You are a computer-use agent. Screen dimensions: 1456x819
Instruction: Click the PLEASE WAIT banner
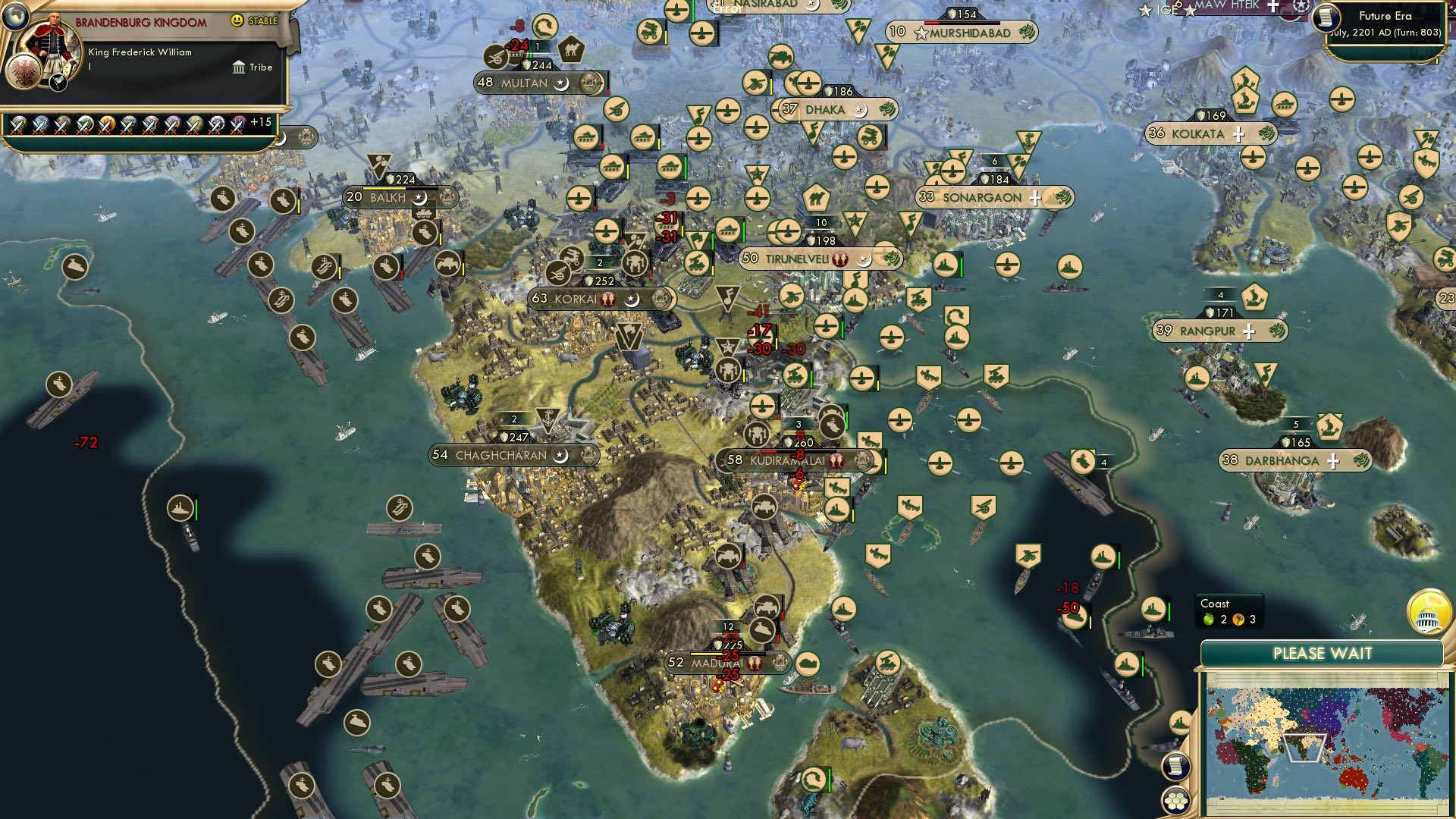click(1323, 652)
